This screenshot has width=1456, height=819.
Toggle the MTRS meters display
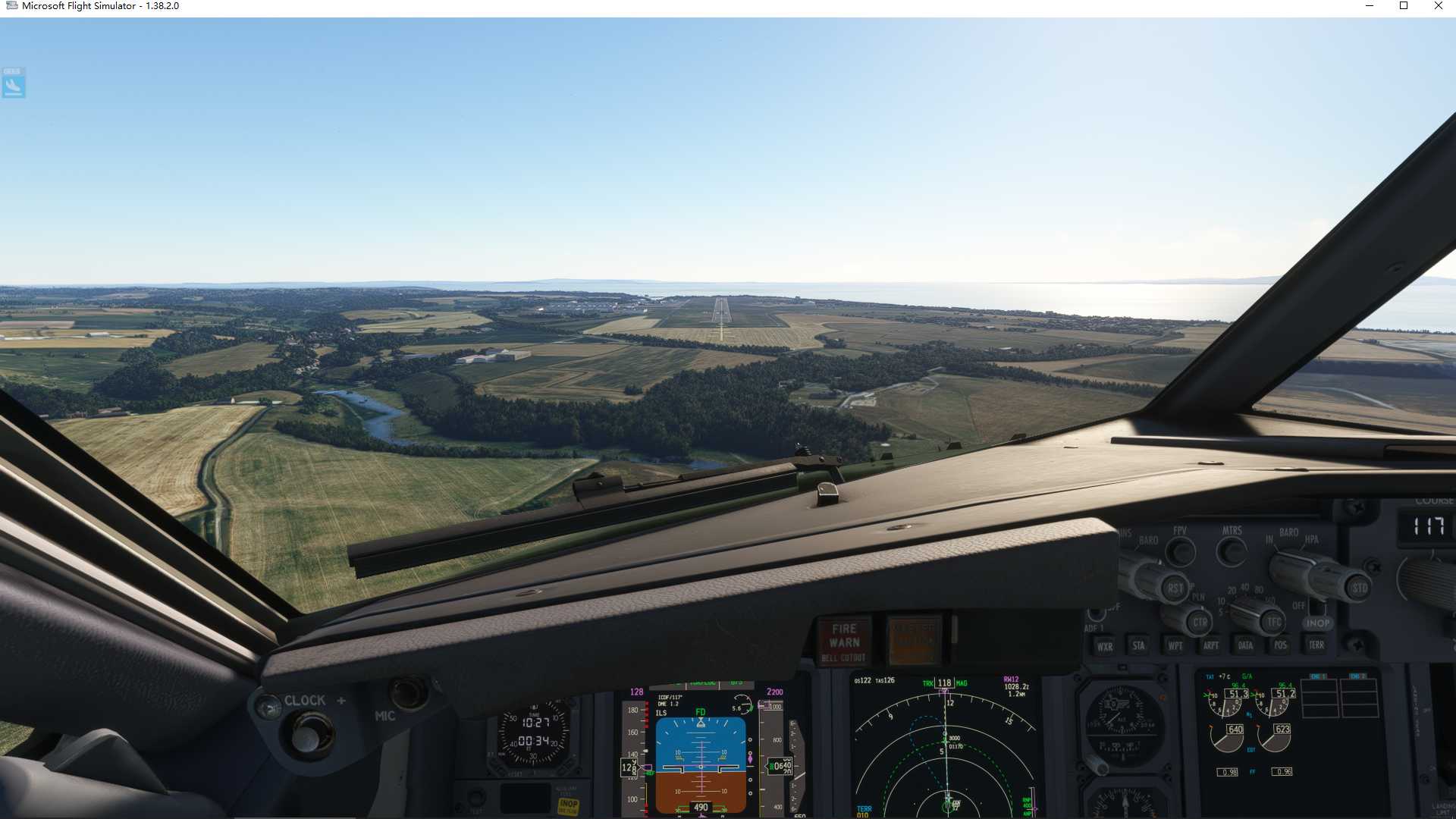pos(1230,554)
